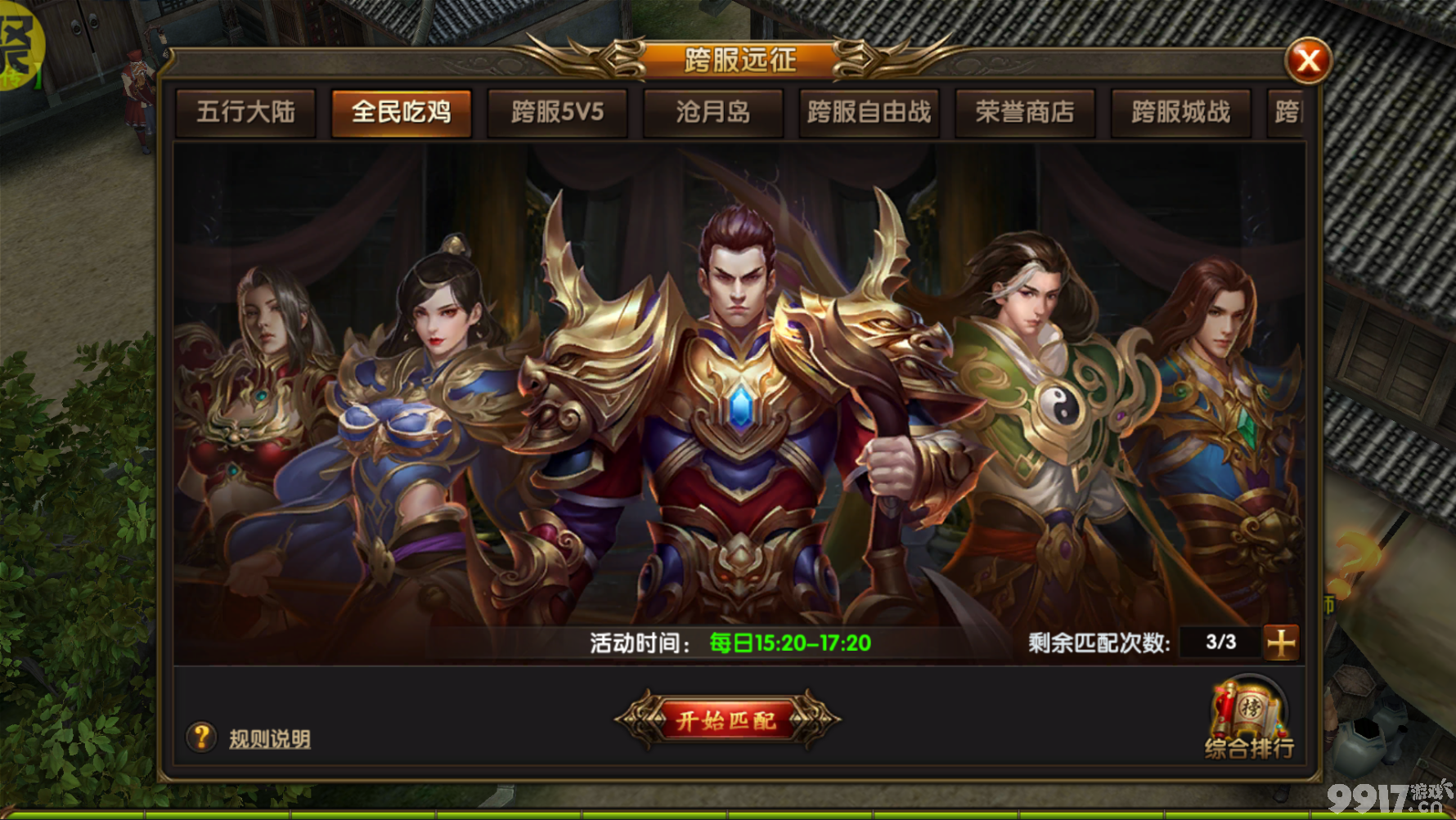Switch to the 沧月岛 tab
The image size is (1456, 820).
click(x=712, y=113)
